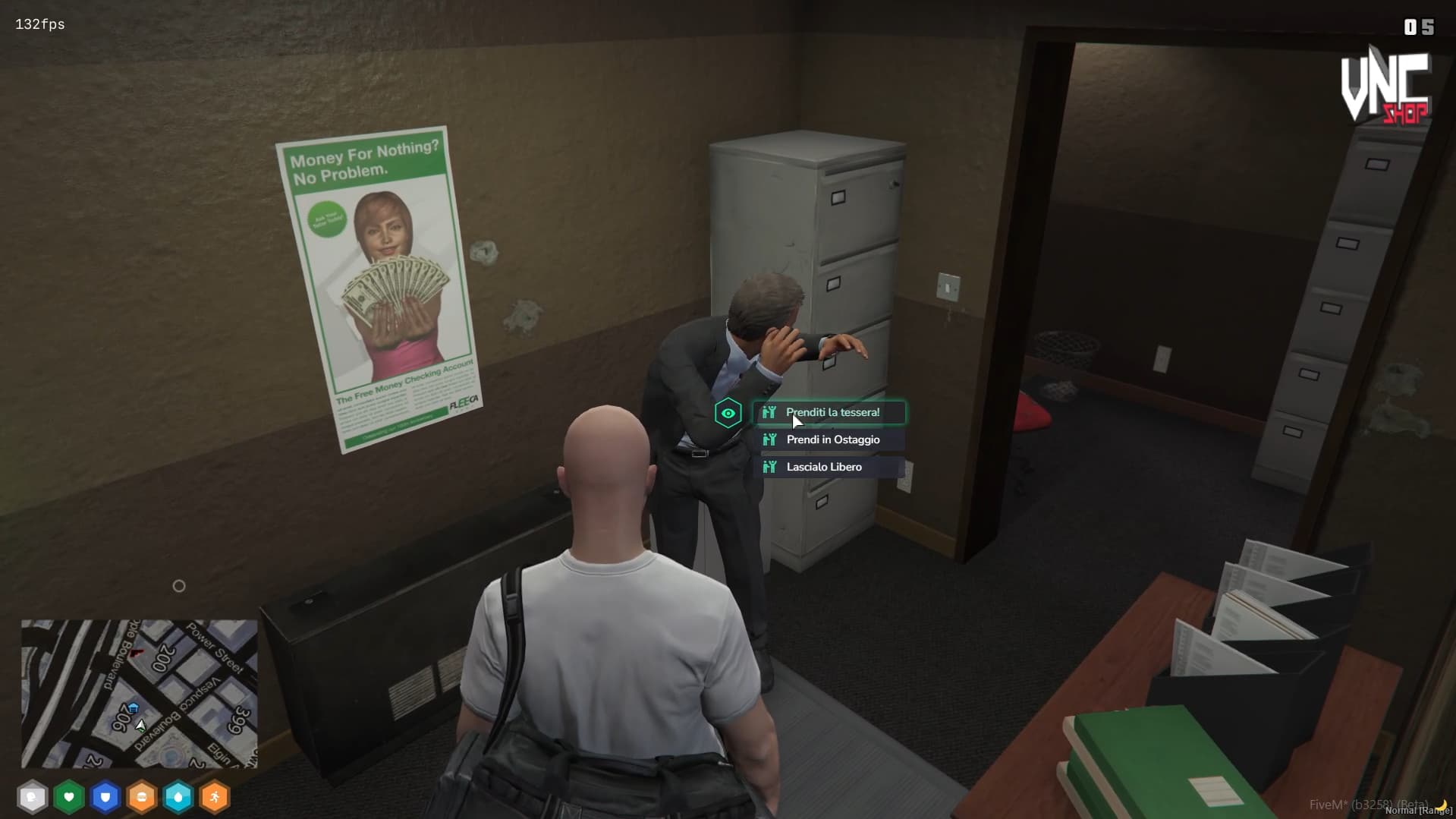Toggle the gray head voice indicator
This screenshot has width=1456, height=819.
[x=33, y=797]
